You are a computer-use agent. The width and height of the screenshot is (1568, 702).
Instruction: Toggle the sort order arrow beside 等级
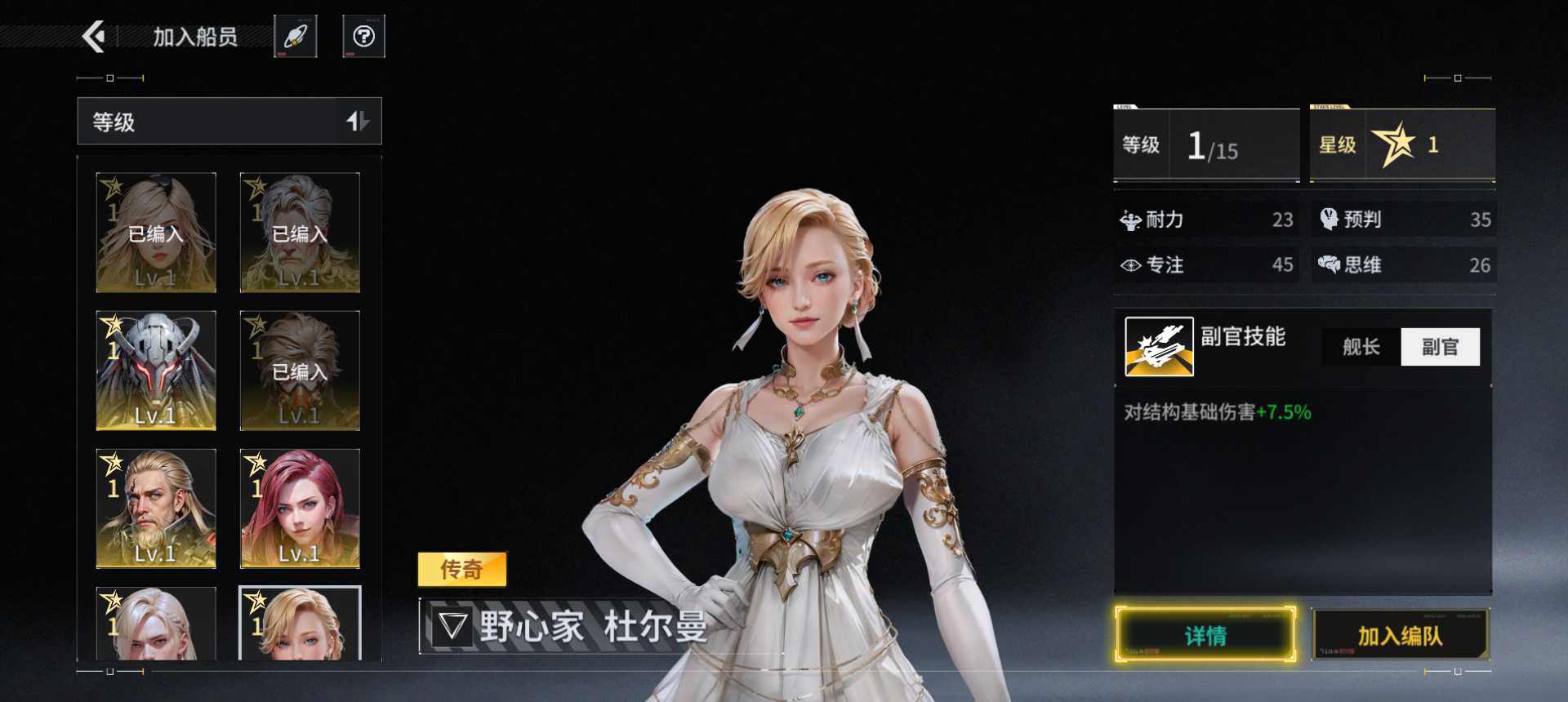click(x=359, y=121)
